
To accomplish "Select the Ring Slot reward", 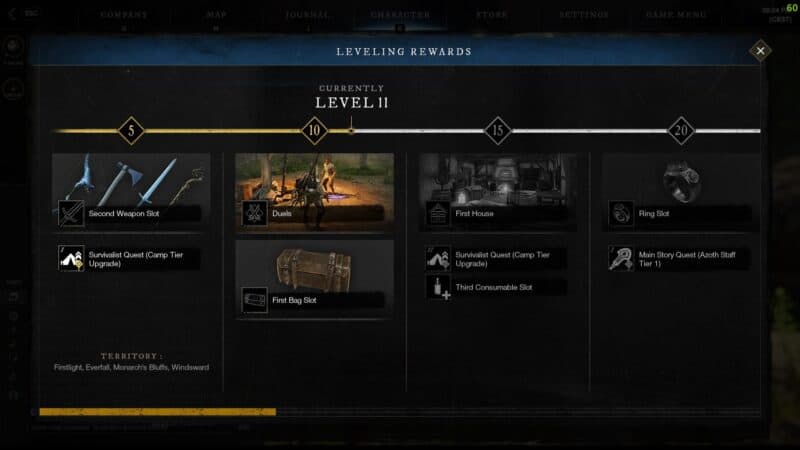I will click(680, 213).
